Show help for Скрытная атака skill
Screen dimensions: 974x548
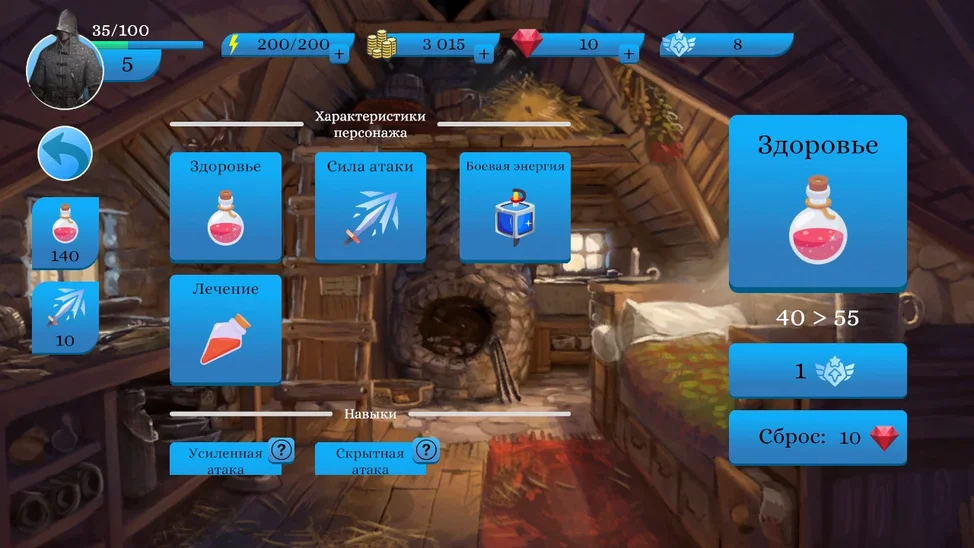pyautogui.click(x=427, y=450)
